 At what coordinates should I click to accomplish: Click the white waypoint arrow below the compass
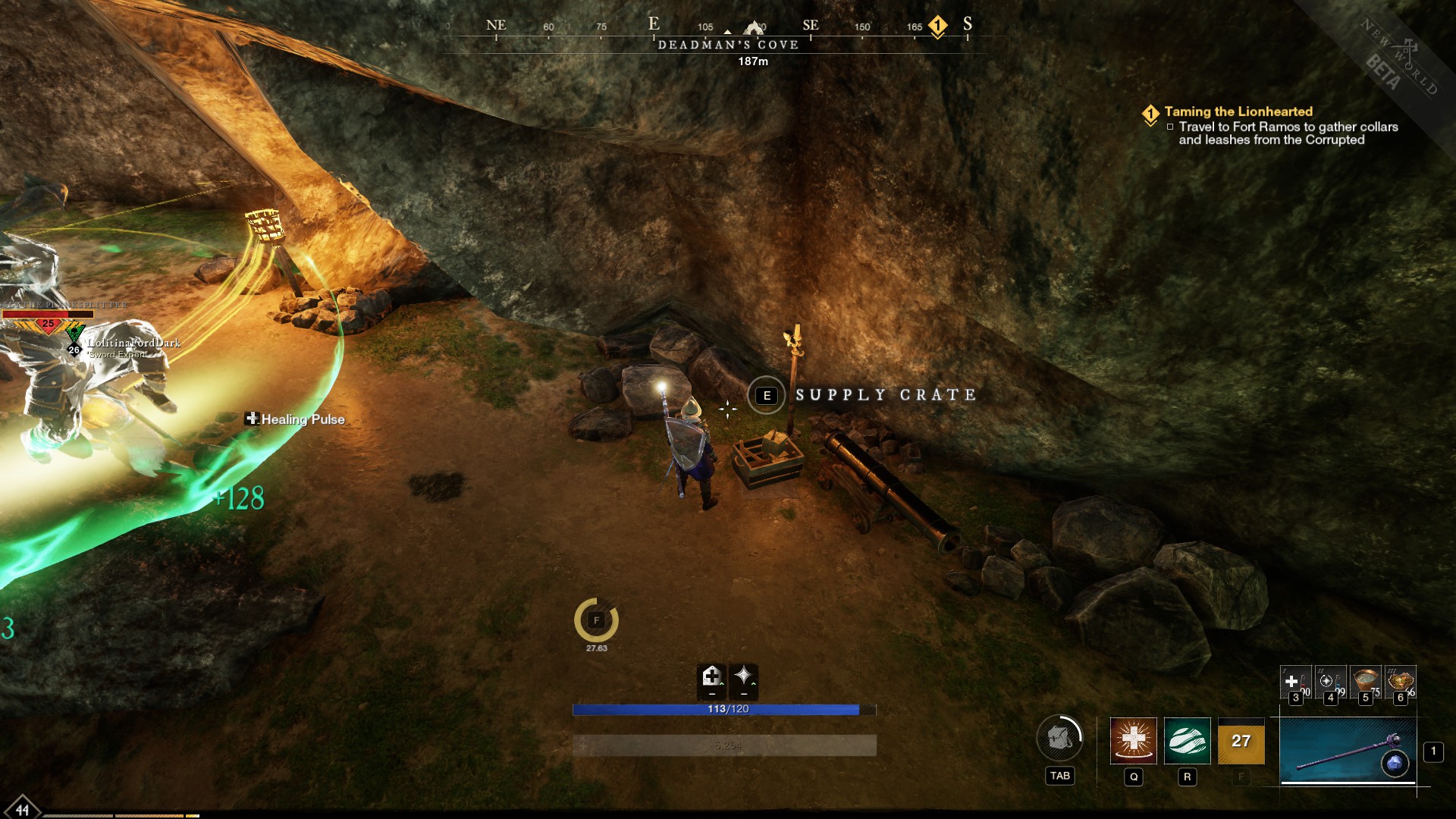[x=727, y=31]
